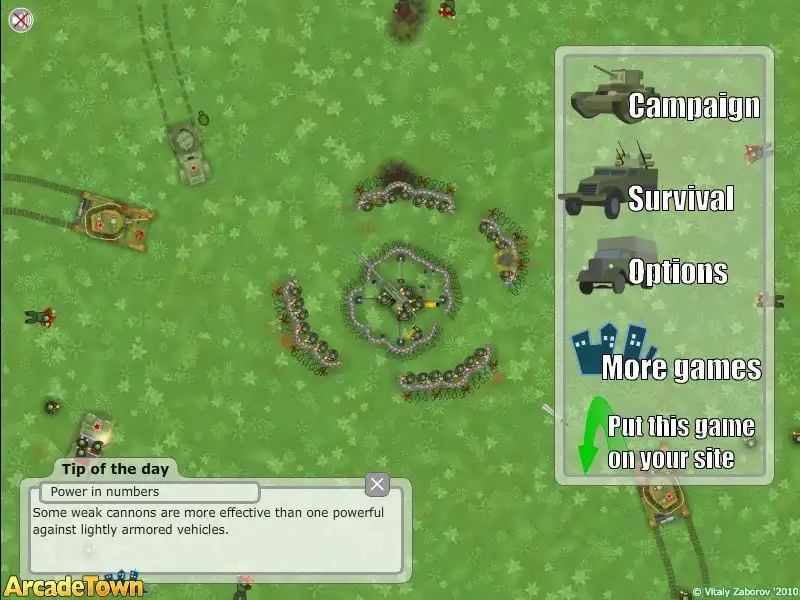Close the Tip of the day panel
Viewport: 800px width, 600px height.
(377, 485)
